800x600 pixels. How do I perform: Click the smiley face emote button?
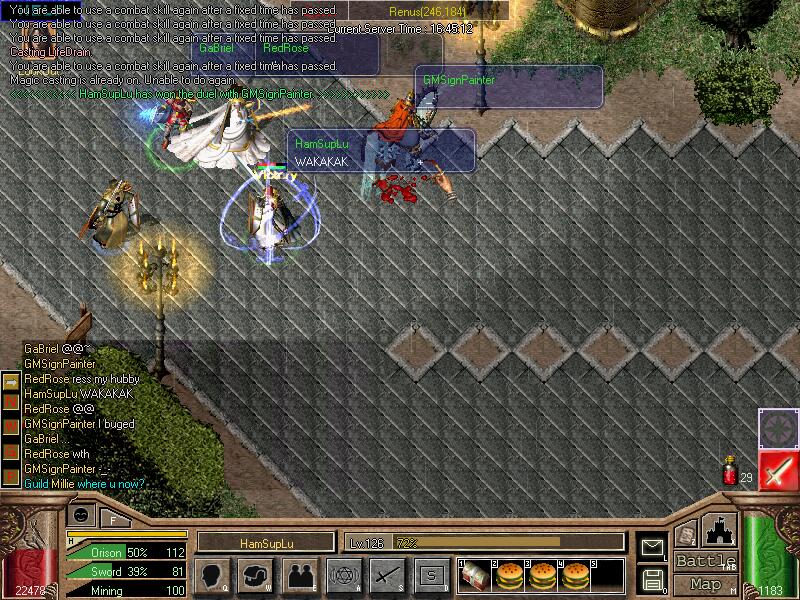(81, 514)
